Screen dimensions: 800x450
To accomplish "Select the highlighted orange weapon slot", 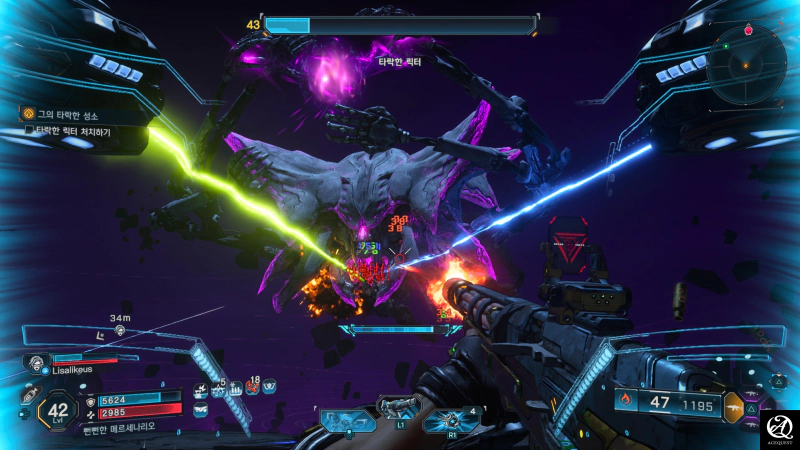I will [735, 407].
